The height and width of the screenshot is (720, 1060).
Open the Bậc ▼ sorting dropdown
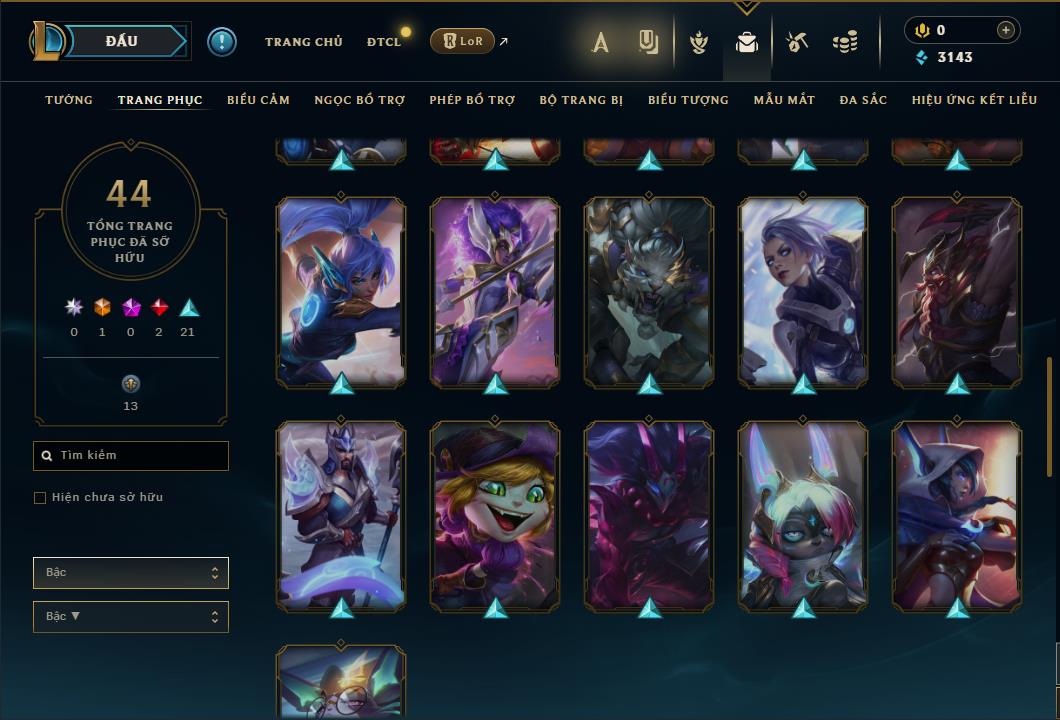click(131, 617)
